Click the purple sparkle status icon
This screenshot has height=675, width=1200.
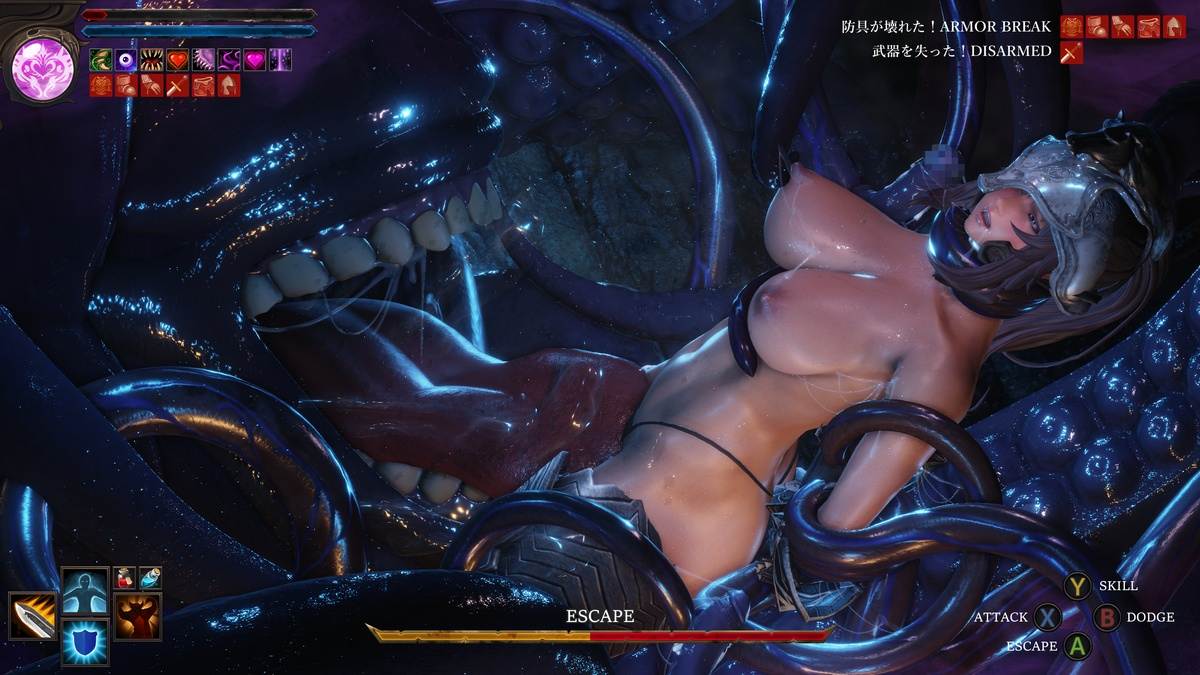click(281, 60)
